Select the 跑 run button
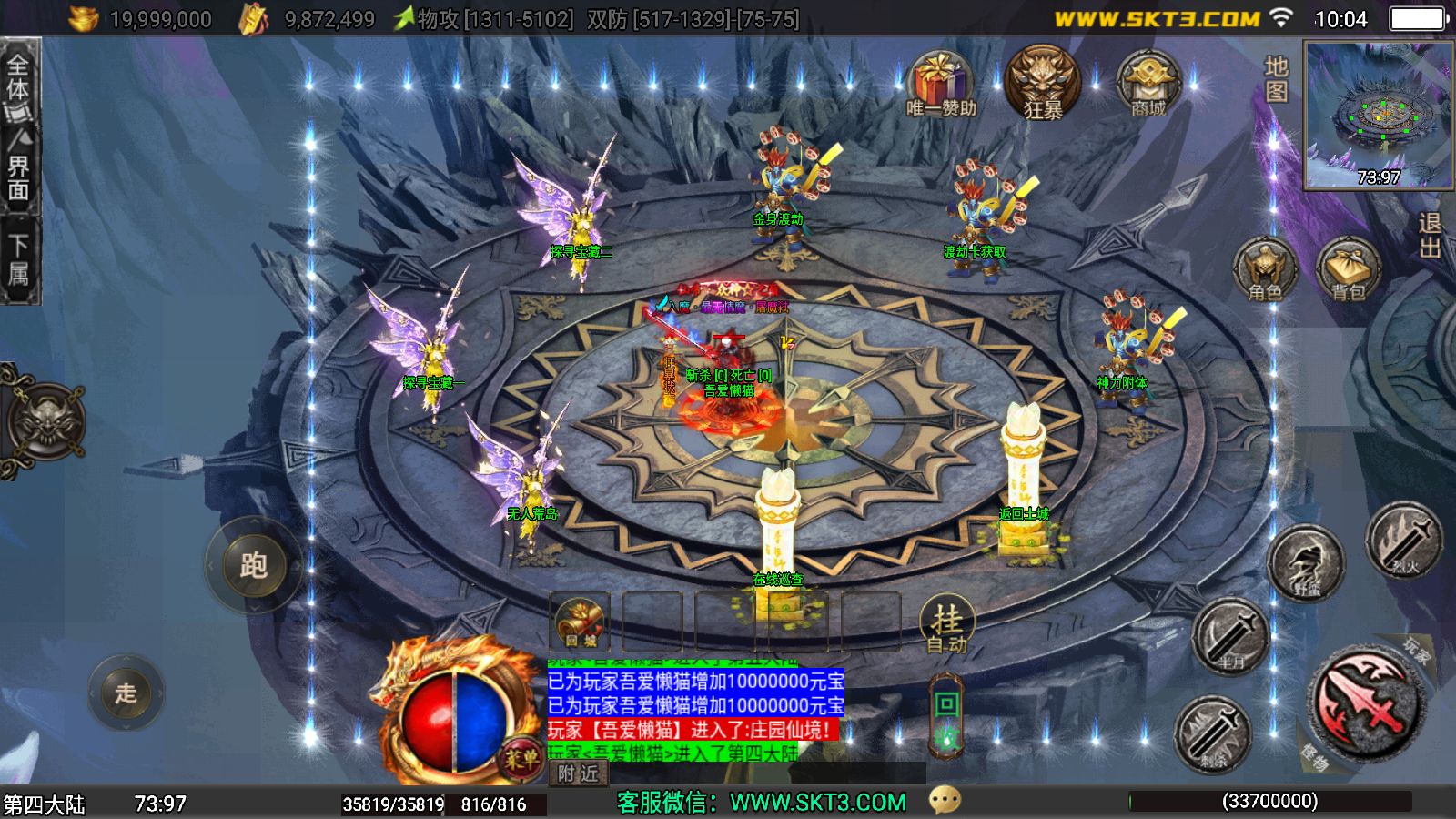 tap(252, 565)
